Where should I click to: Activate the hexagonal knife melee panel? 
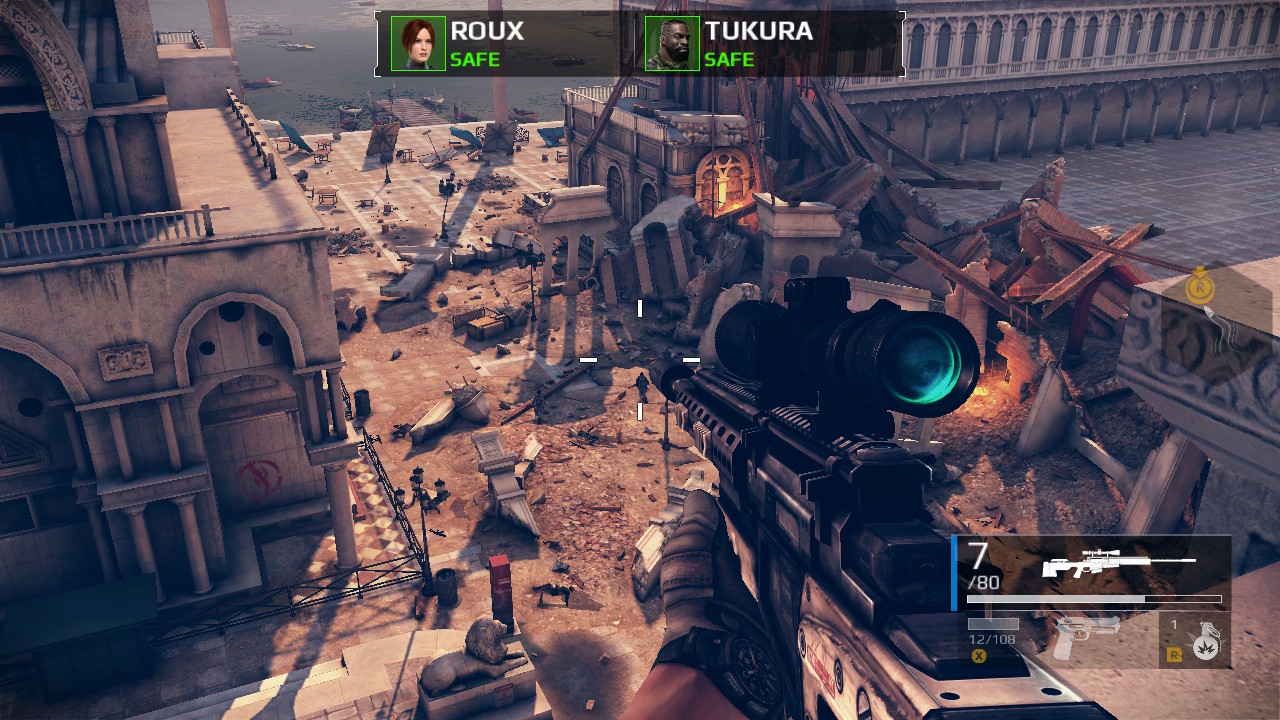1215,330
